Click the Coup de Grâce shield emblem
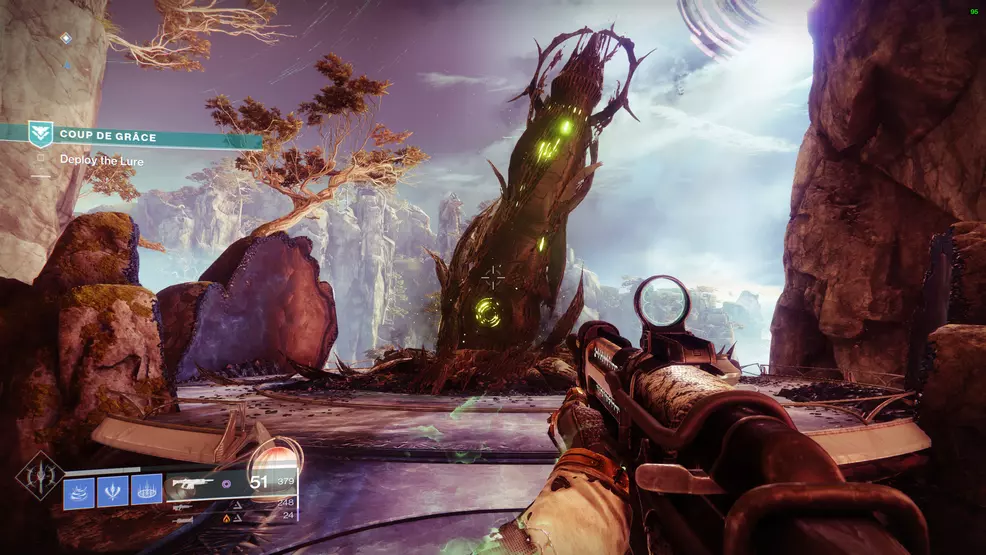 (41, 134)
